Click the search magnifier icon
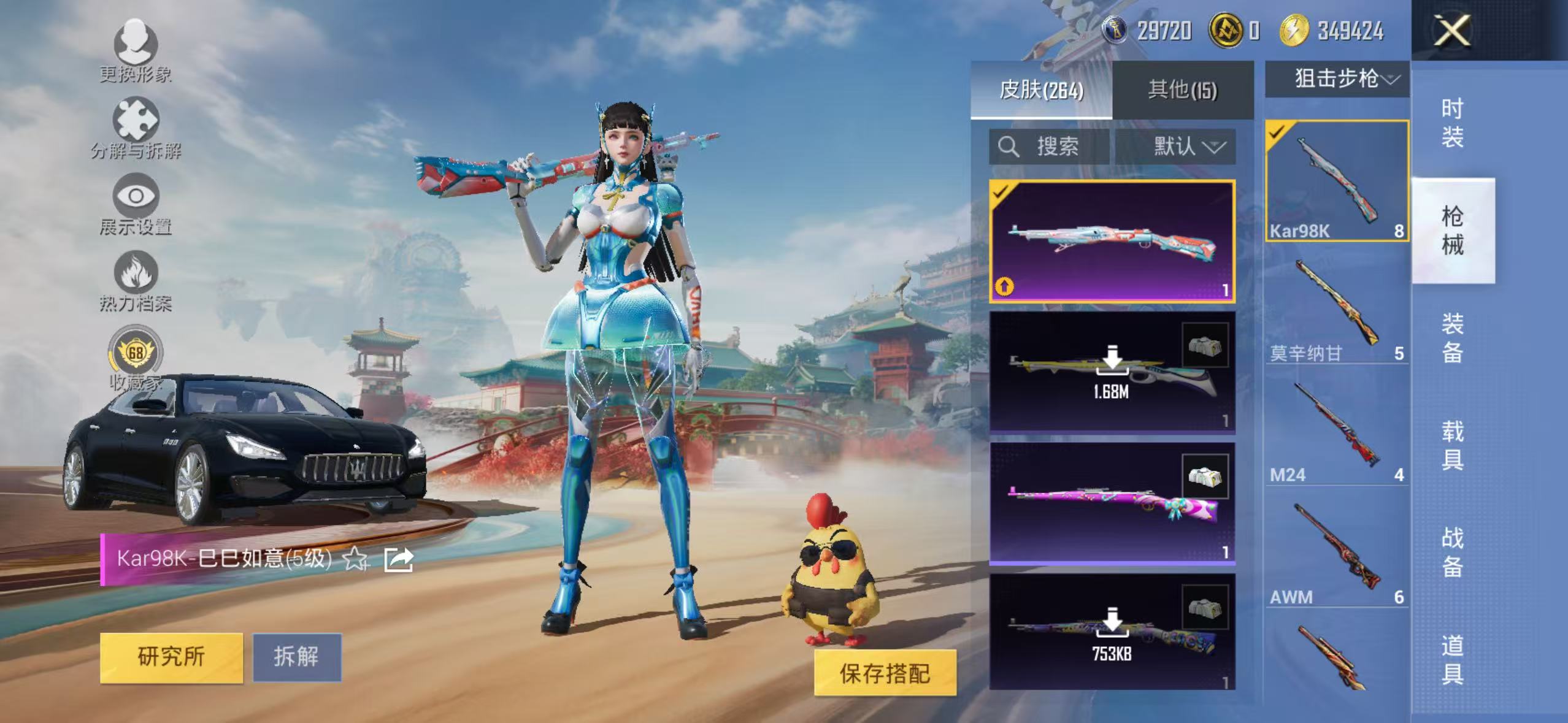 click(x=1010, y=147)
